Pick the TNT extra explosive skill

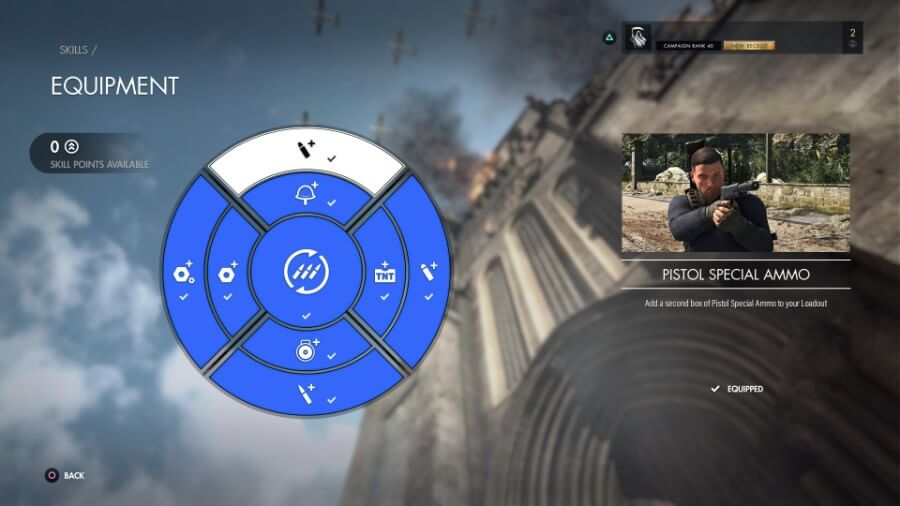[385, 273]
